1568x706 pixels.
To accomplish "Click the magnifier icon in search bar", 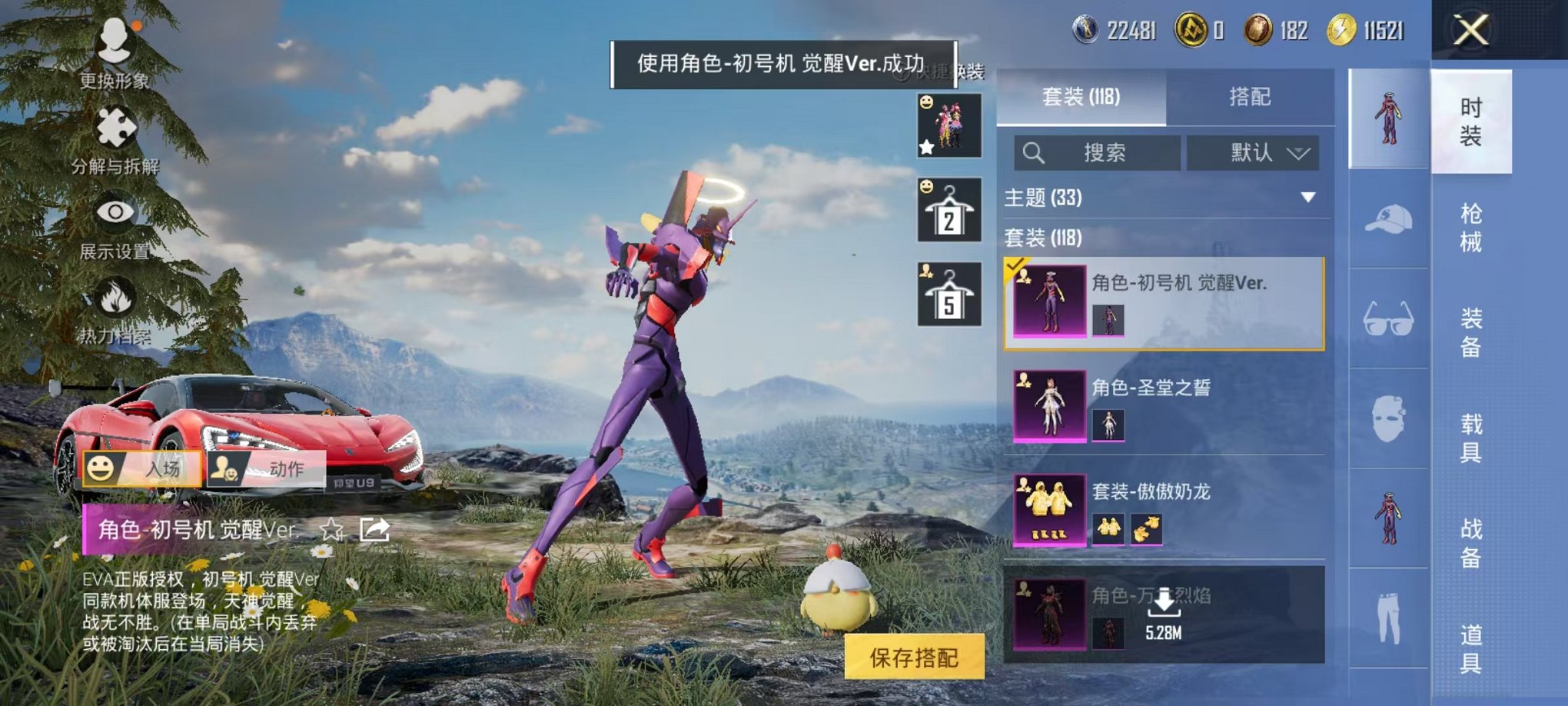I will pyautogui.click(x=1032, y=152).
